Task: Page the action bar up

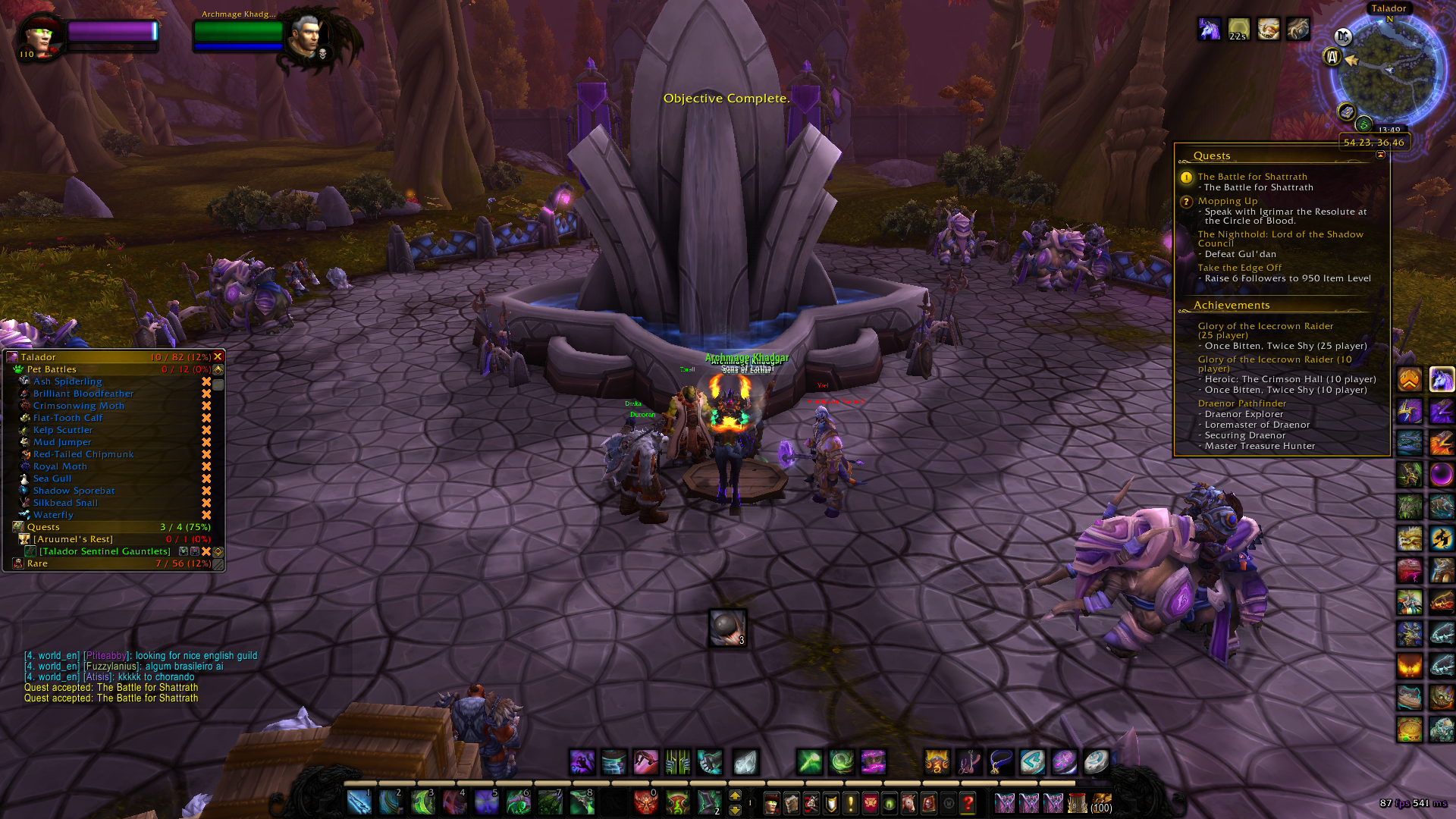Action: click(735, 795)
